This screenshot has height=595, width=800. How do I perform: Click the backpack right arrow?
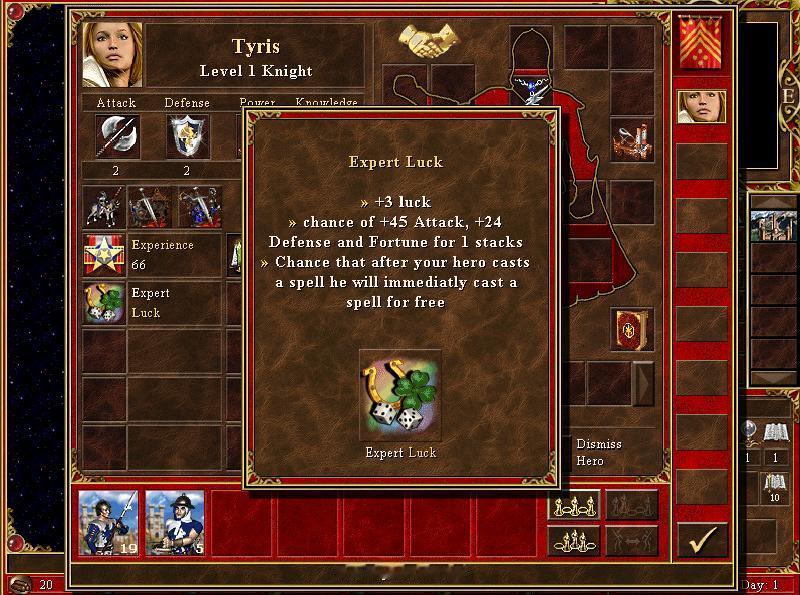(x=644, y=382)
